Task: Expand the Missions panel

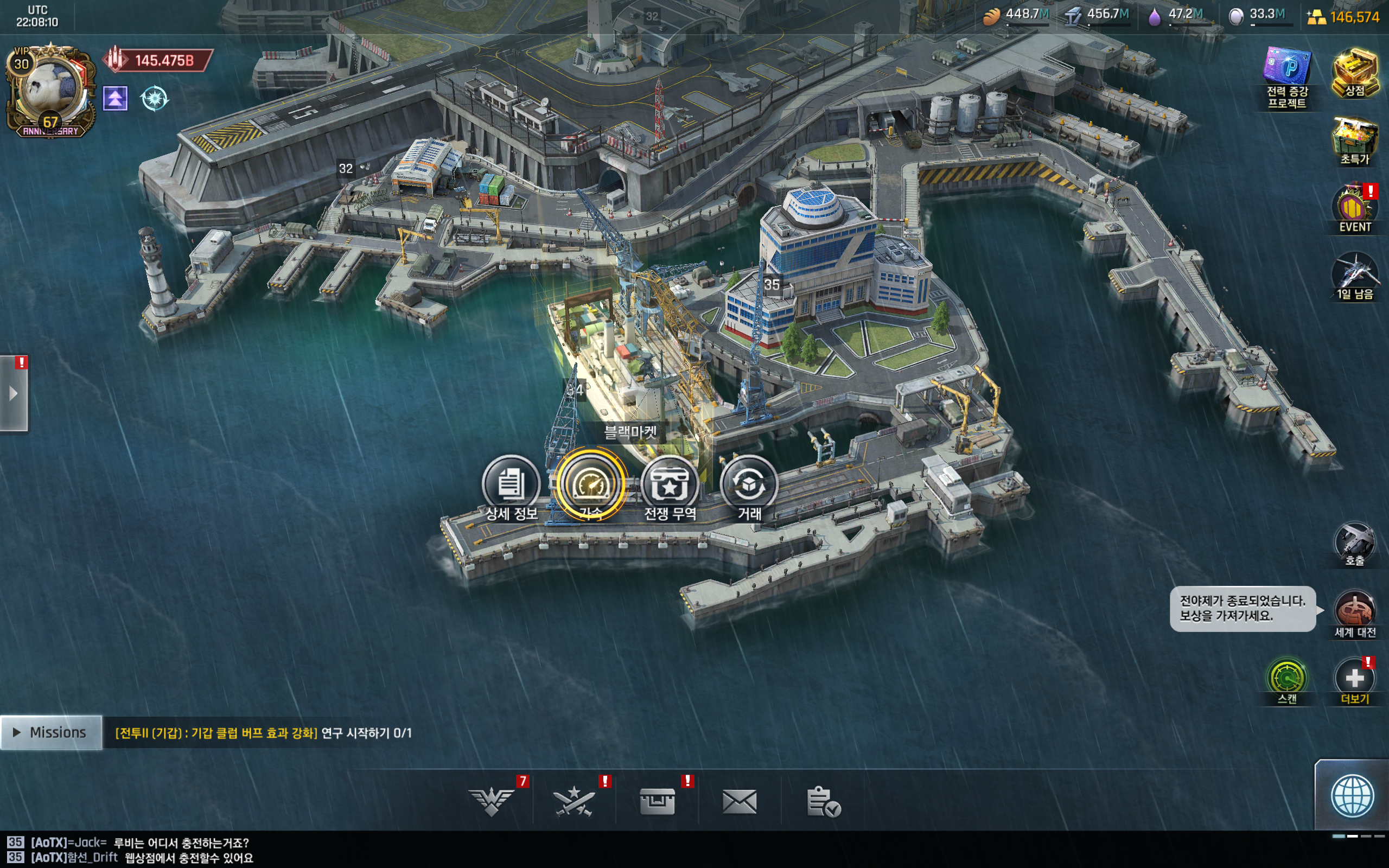Action: click(x=51, y=732)
